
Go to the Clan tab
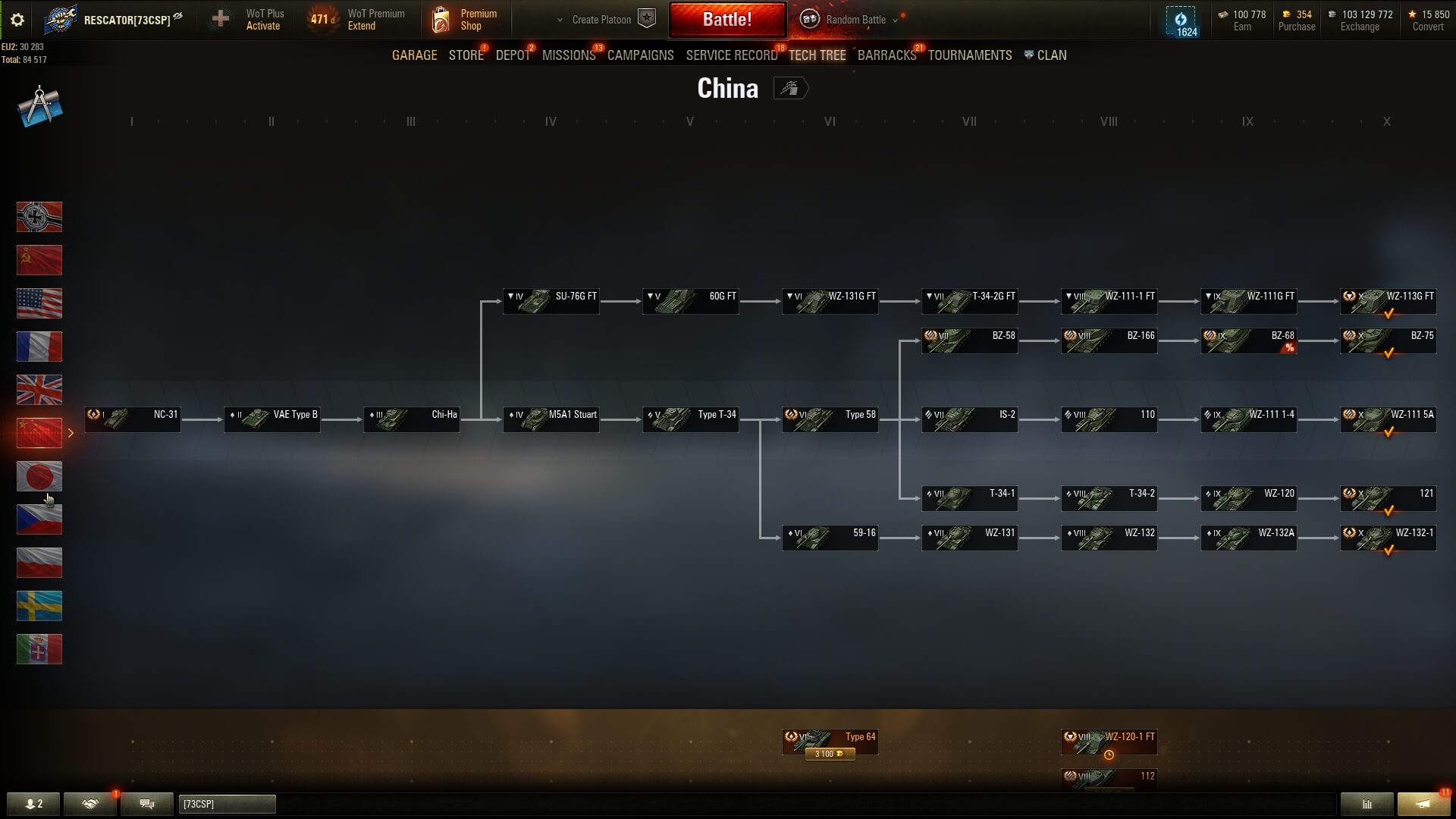pyautogui.click(x=1050, y=55)
